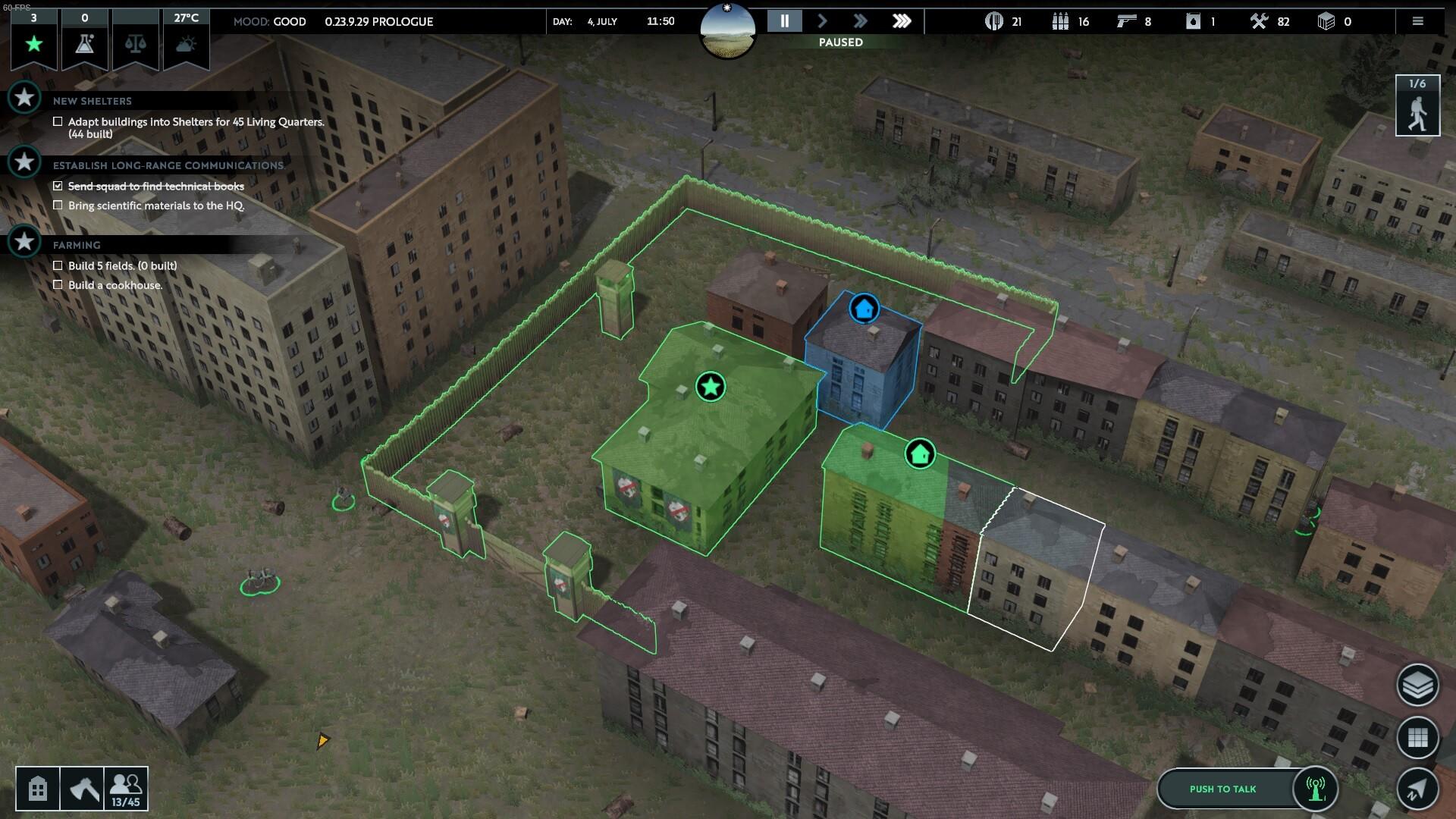Click the Pause button
This screenshot has width=1456, height=819.
(785, 21)
